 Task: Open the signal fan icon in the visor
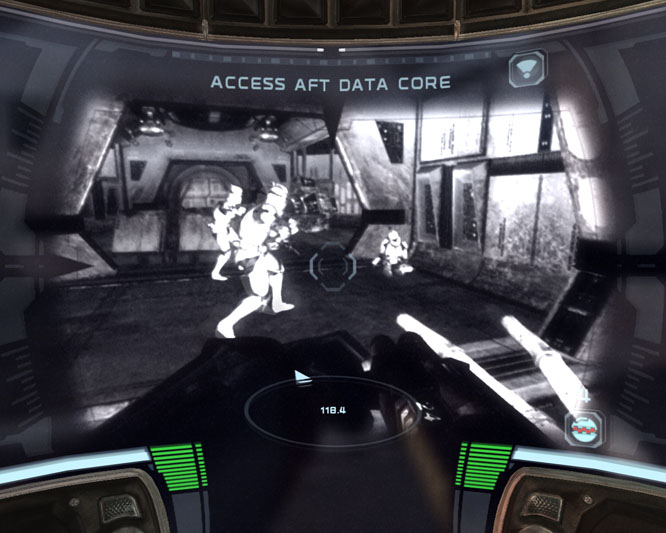(525, 69)
